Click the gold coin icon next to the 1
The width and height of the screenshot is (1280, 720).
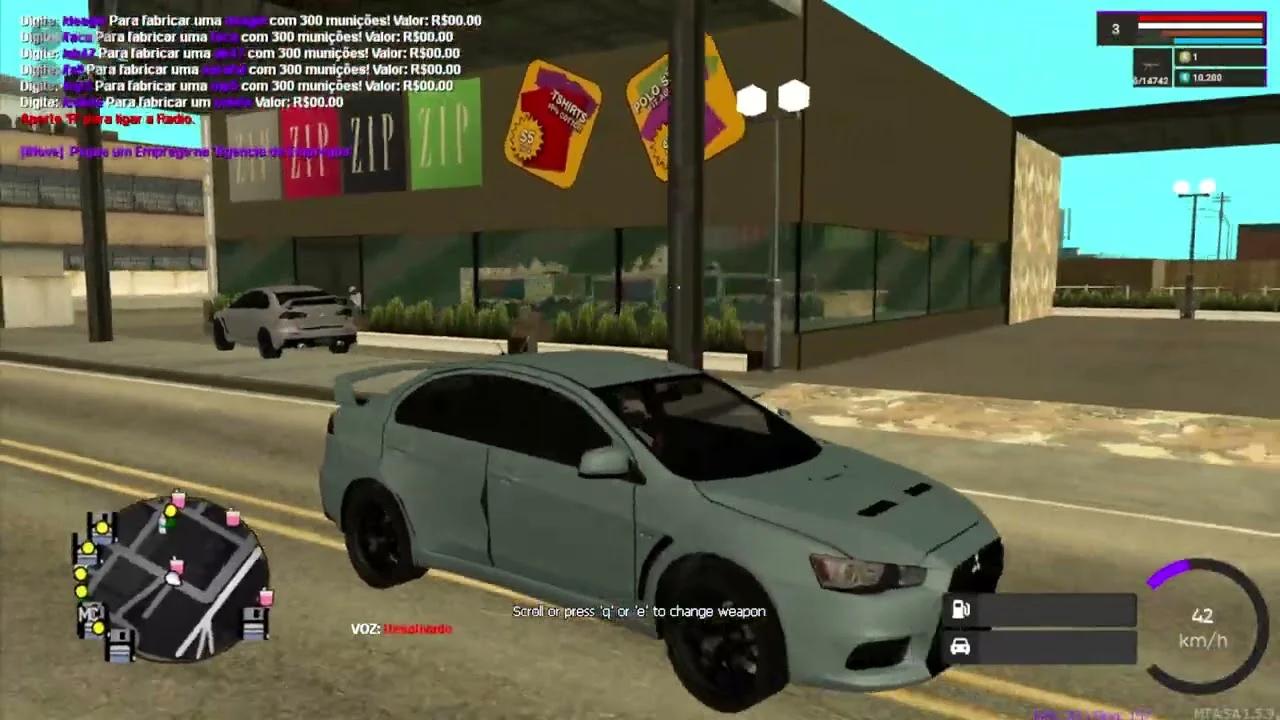point(1186,57)
